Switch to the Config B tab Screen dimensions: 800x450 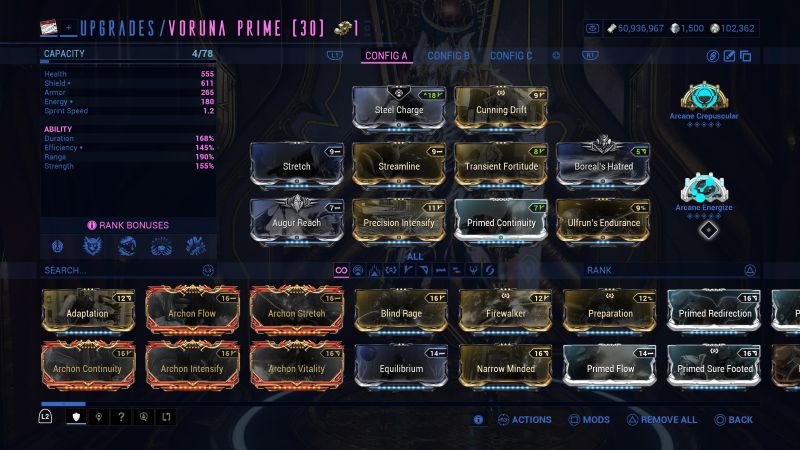pos(448,55)
